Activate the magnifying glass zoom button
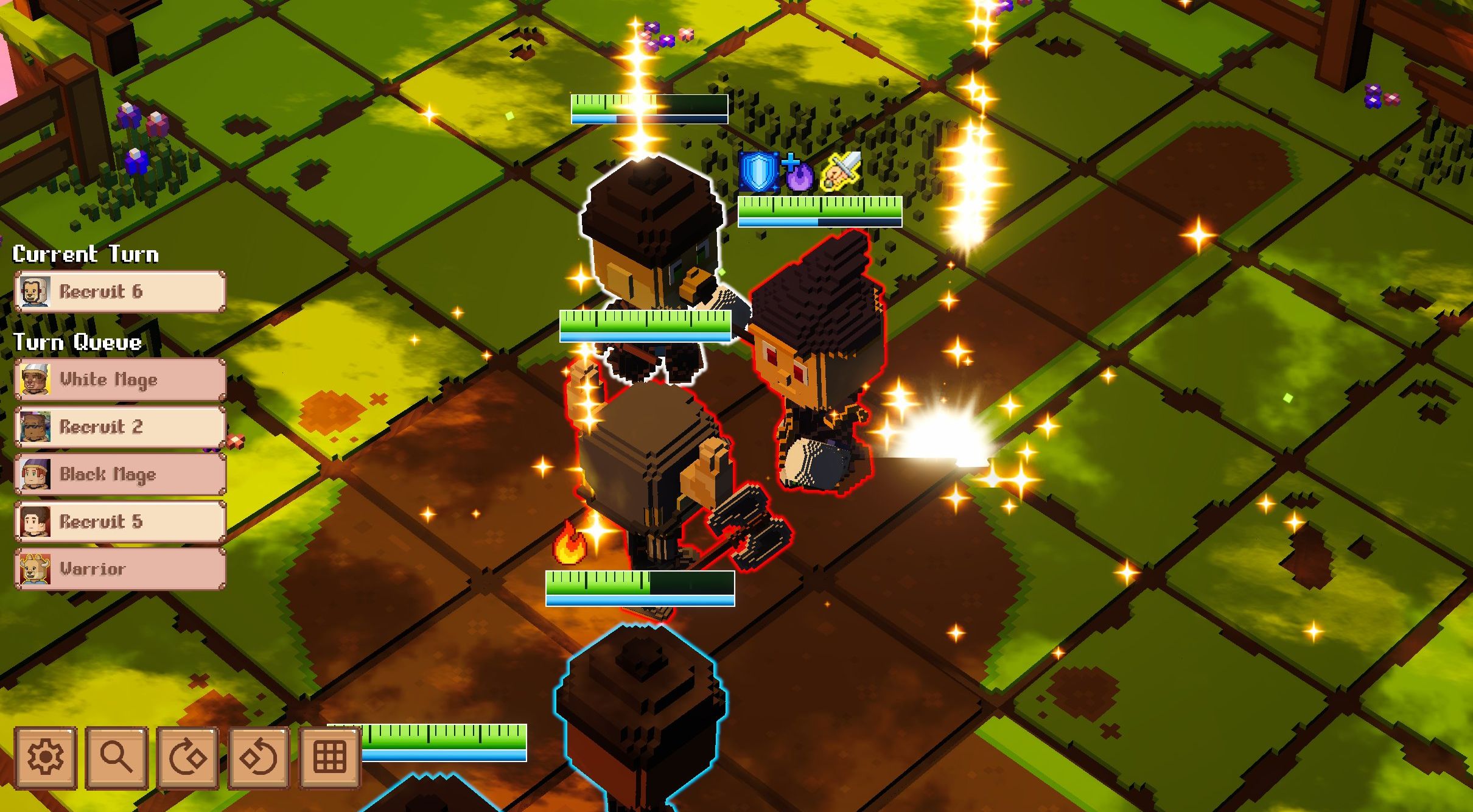This screenshot has height=812, width=1473. coord(116,757)
